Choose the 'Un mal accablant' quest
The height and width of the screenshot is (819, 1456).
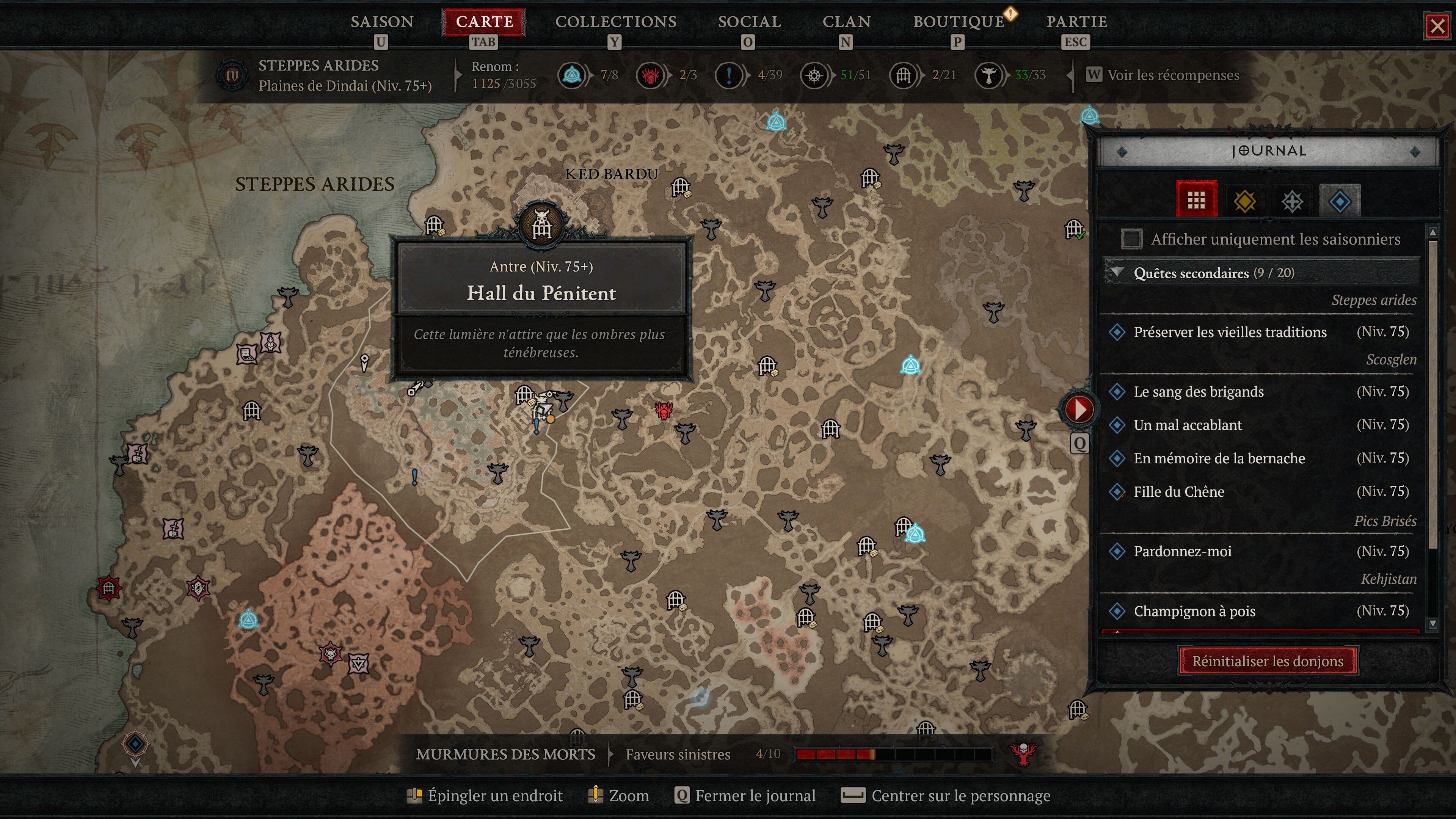pos(1188,425)
